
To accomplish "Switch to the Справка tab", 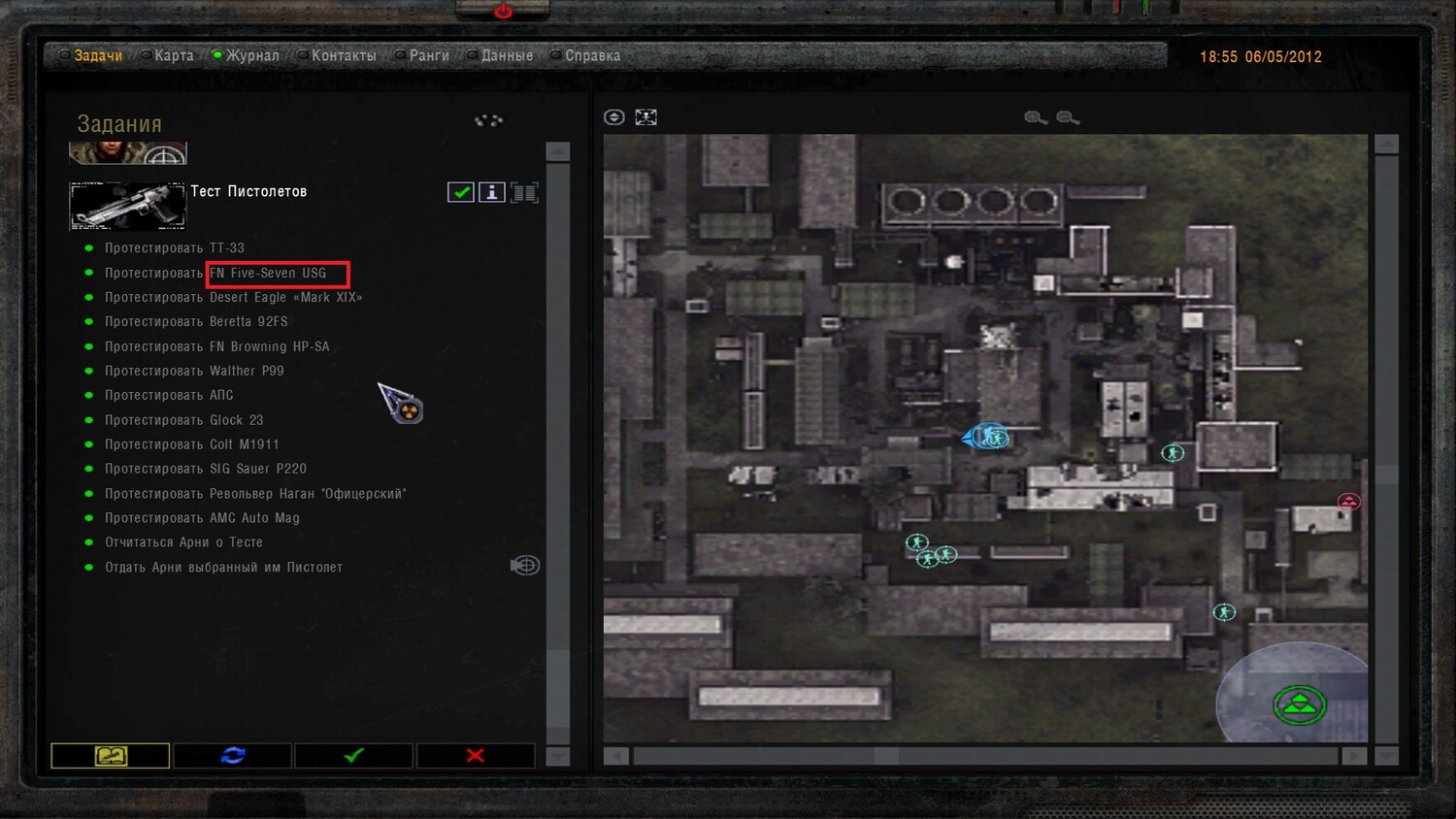I will coord(592,56).
